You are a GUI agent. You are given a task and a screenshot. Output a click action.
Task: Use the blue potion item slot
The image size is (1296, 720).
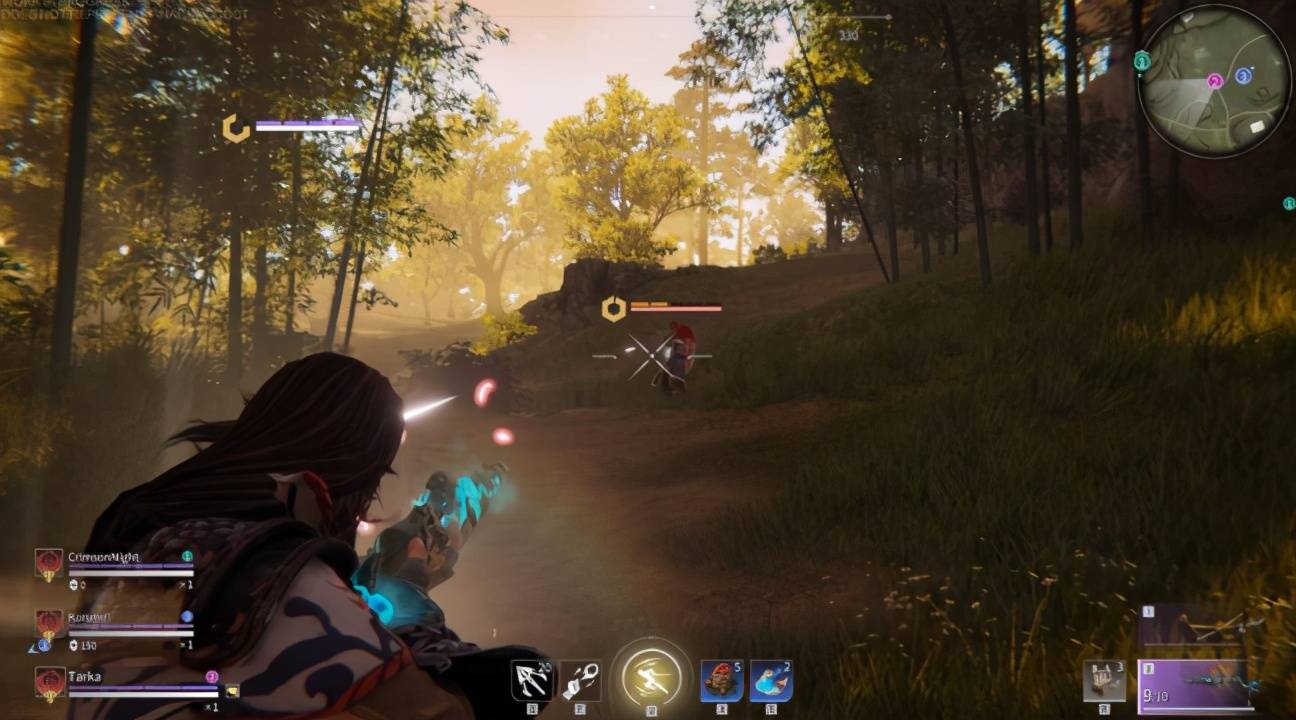click(770, 680)
